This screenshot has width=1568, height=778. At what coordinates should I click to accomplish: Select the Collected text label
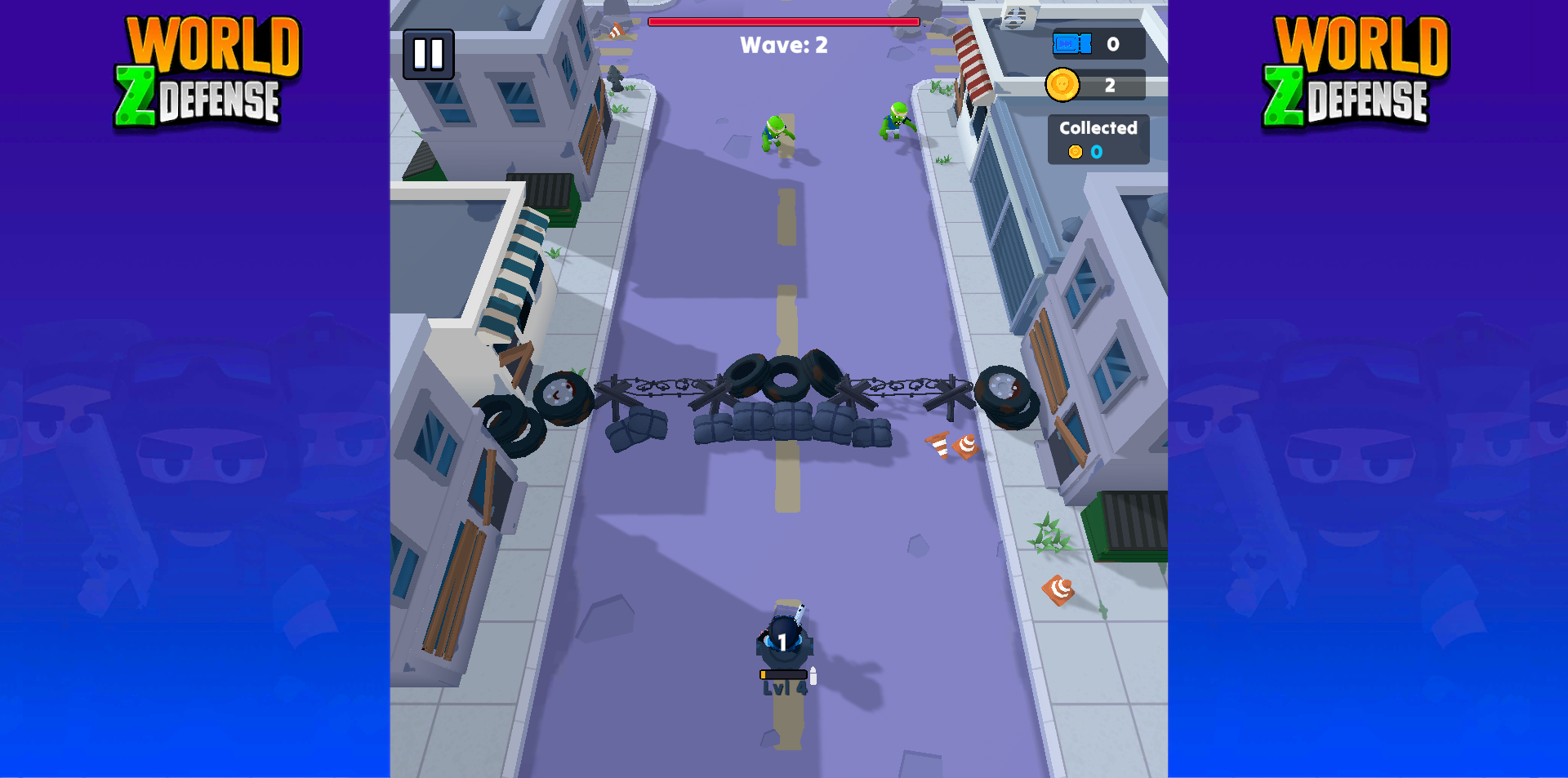(1098, 127)
